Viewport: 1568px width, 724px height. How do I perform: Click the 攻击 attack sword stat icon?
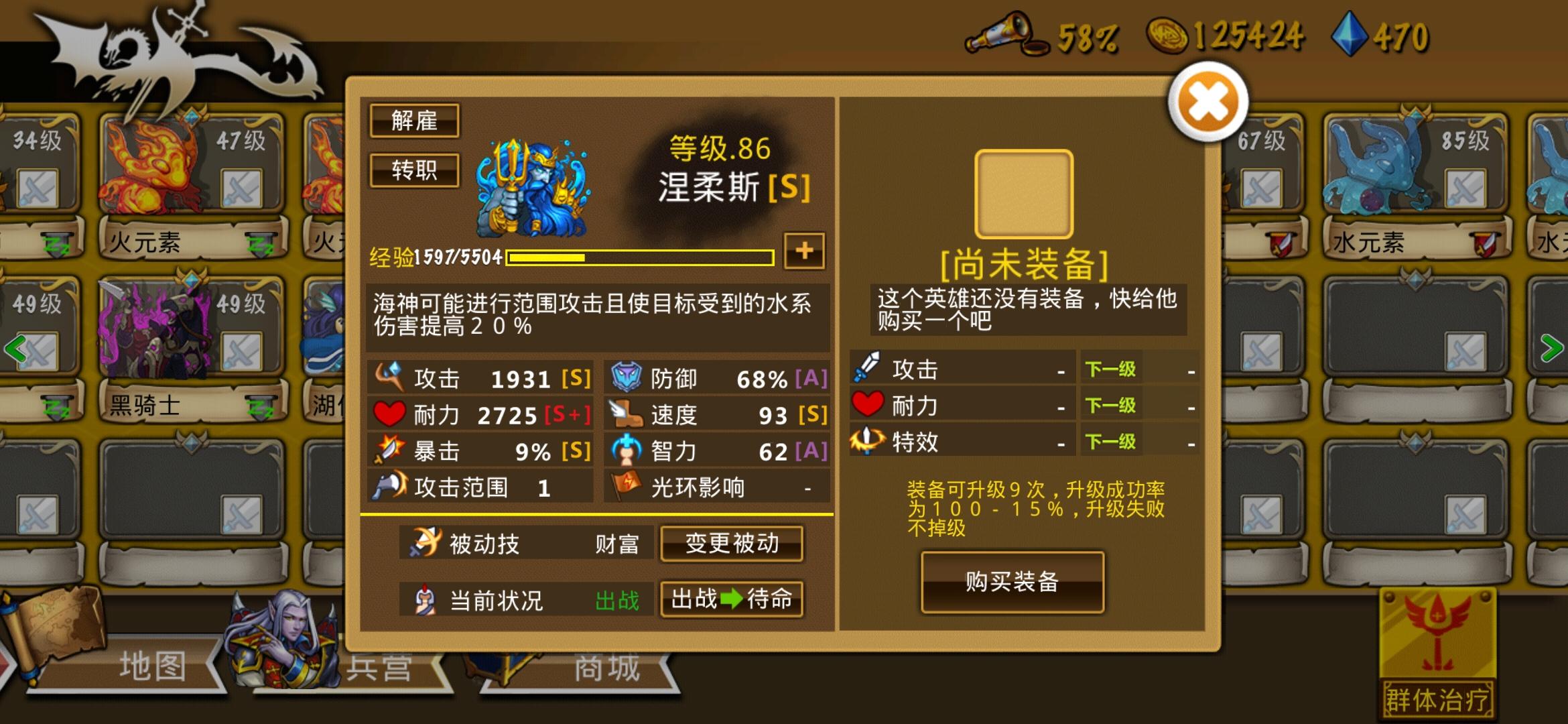pos(390,377)
